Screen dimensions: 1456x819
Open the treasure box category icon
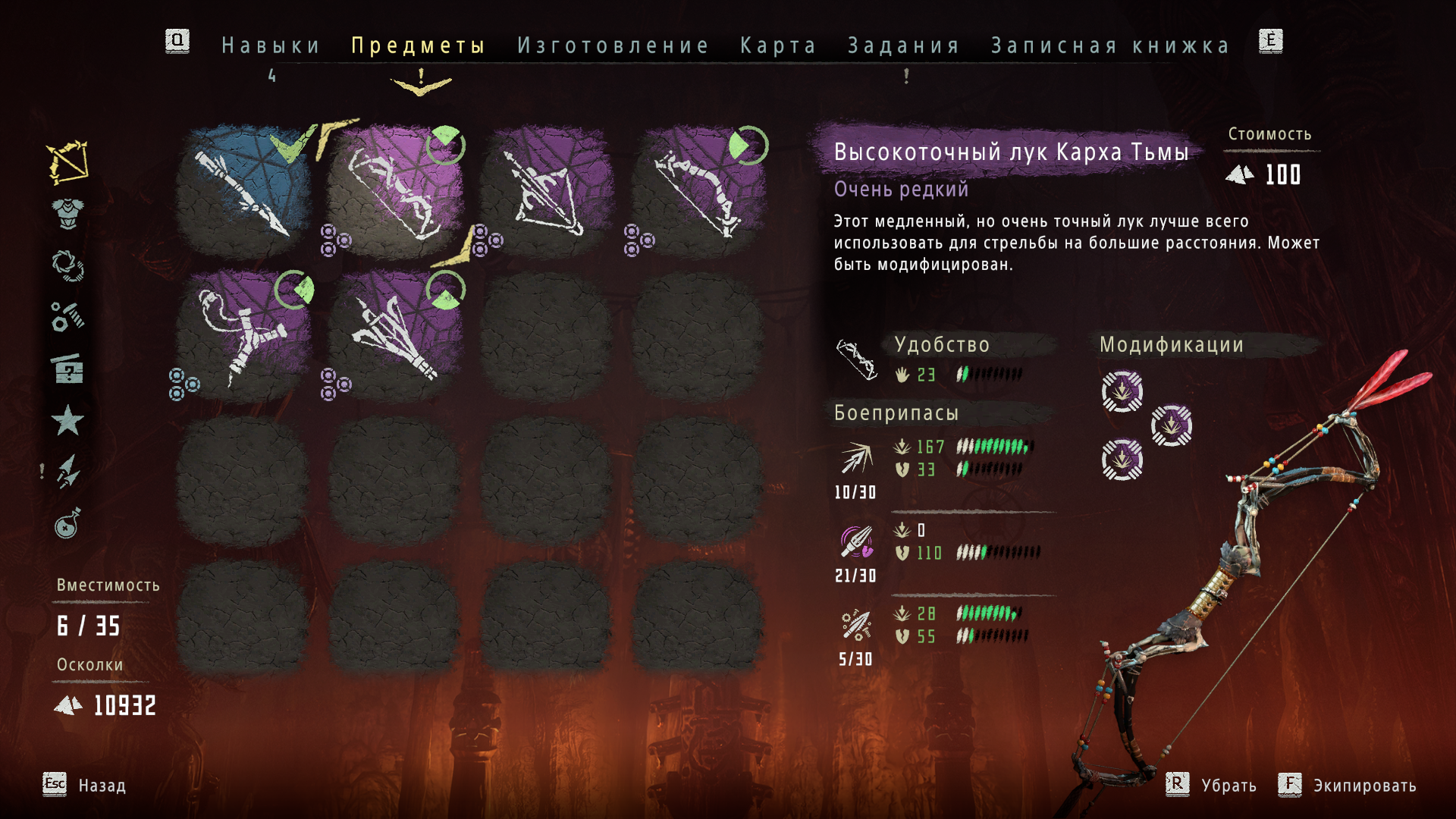[68, 369]
